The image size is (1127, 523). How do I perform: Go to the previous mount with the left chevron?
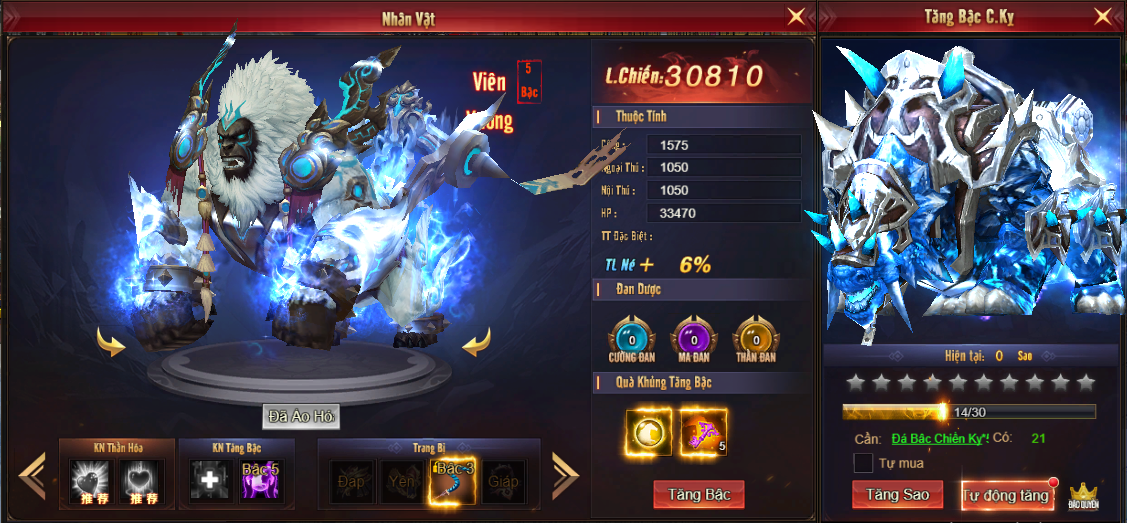[33, 476]
